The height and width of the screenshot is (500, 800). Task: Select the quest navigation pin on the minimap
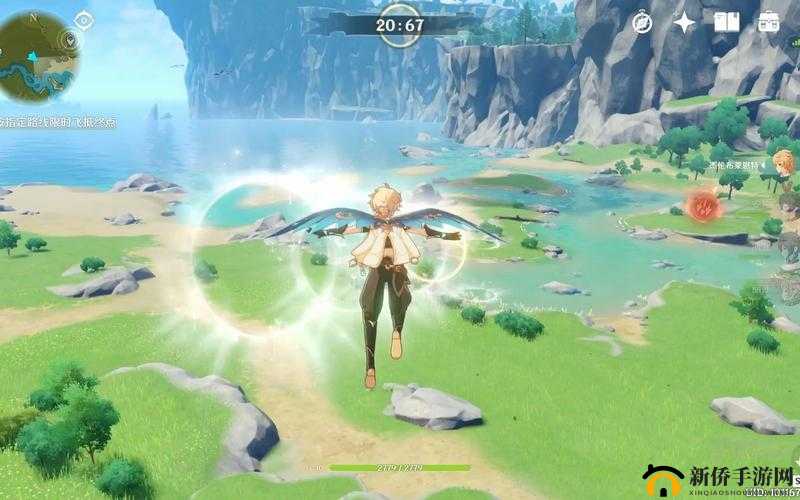[x=69, y=41]
